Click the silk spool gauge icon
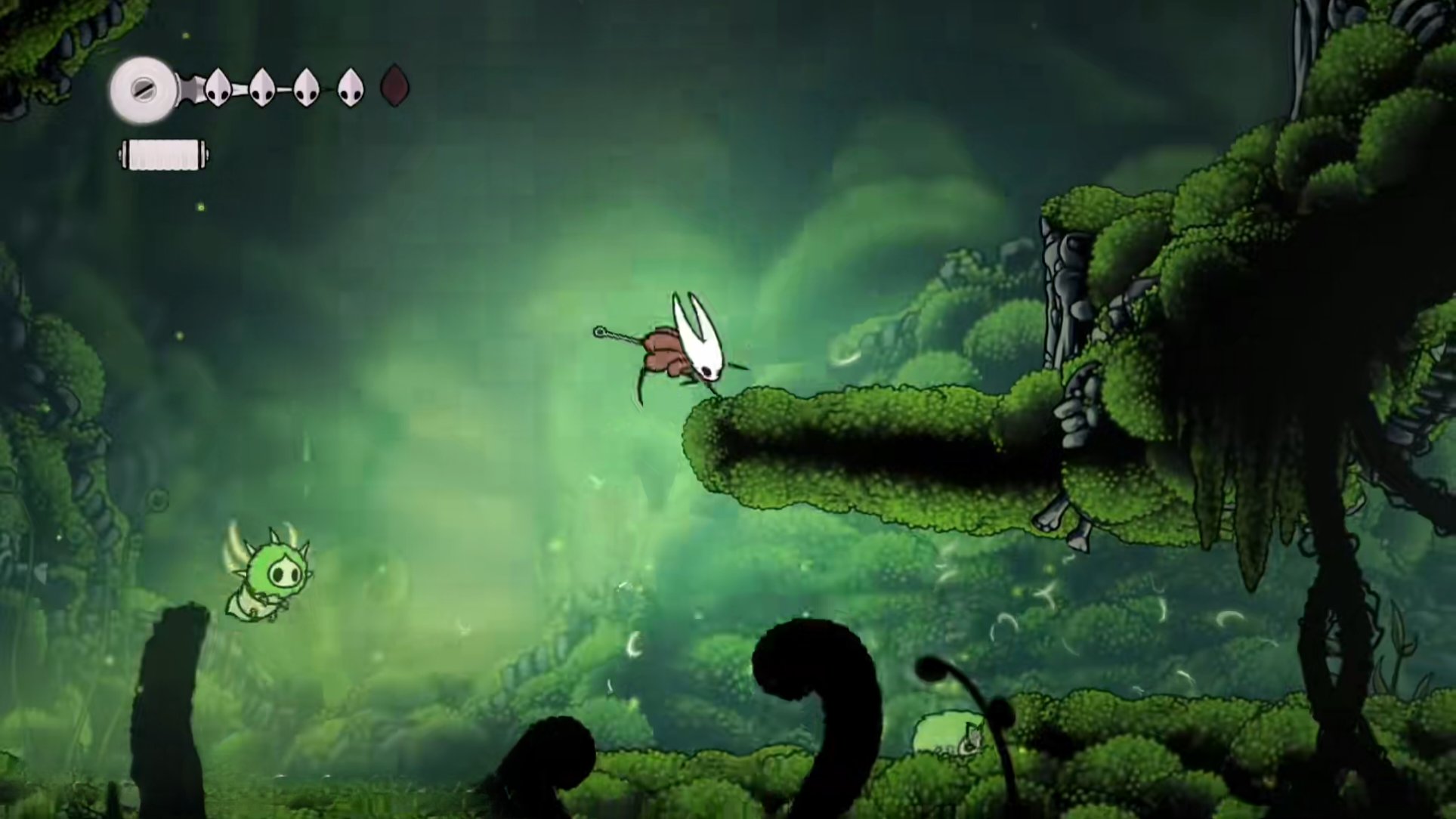Image resolution: width=1456 pixels, height=819 pixels. [142, 89]
